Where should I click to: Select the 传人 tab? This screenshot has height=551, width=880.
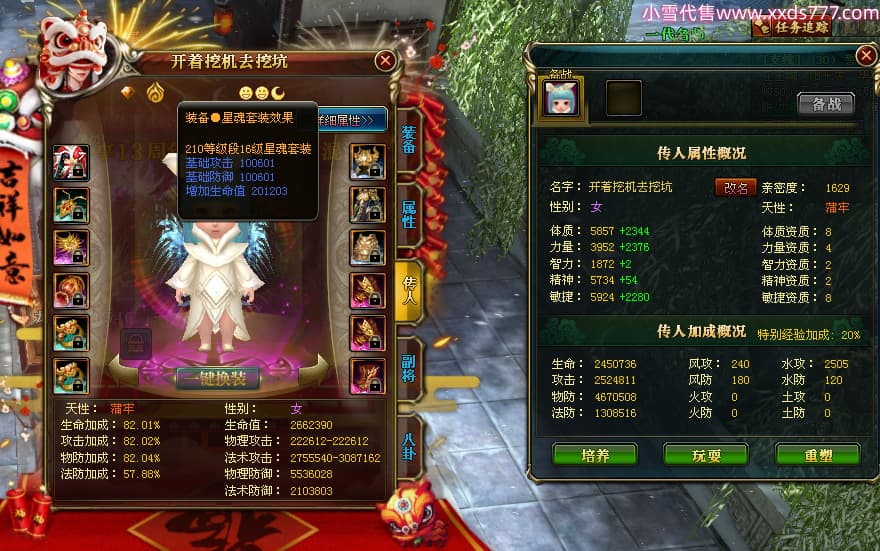pos(409,289)
